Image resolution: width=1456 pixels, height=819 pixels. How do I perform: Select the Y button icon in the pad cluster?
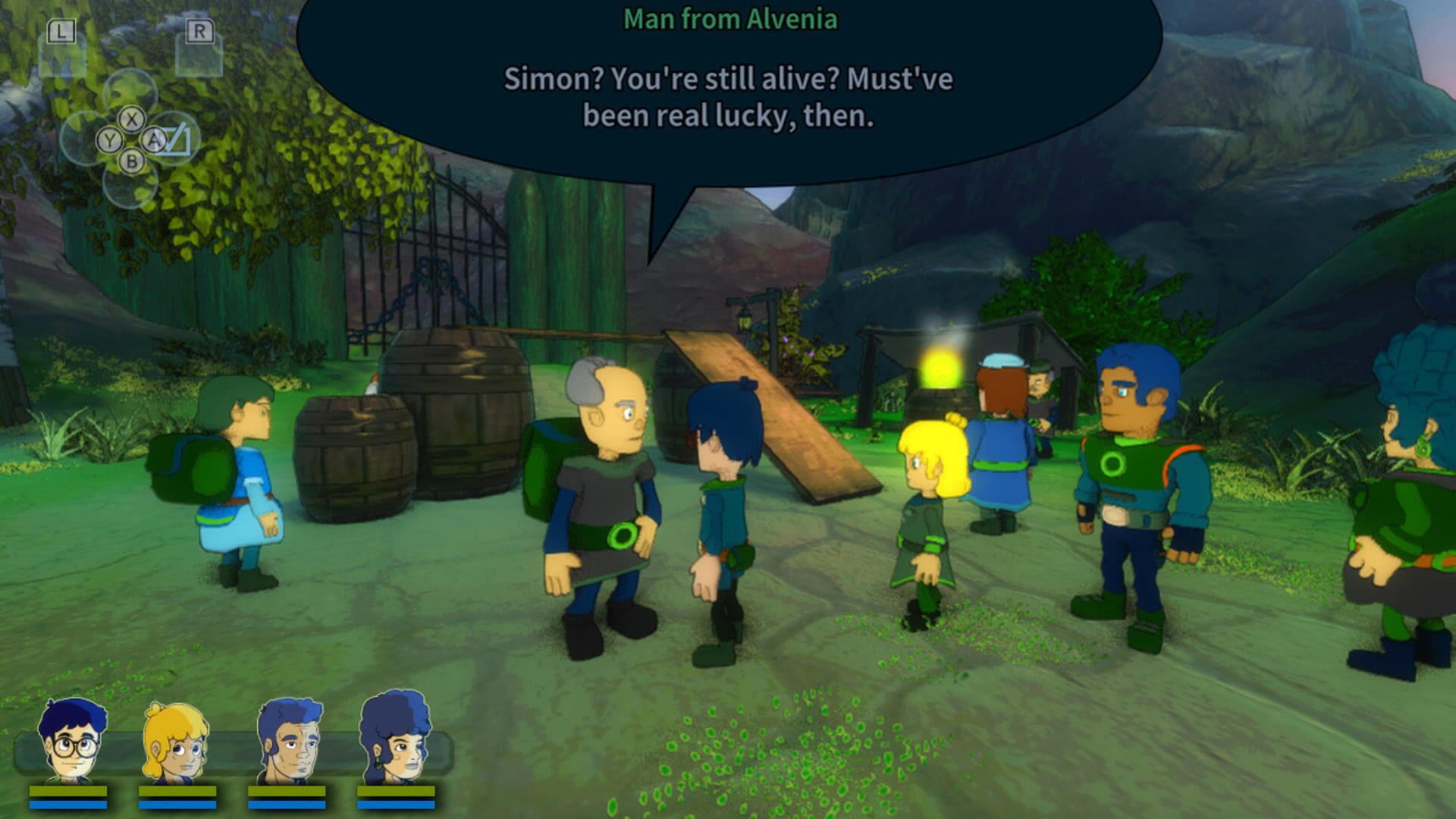(108, 140)
